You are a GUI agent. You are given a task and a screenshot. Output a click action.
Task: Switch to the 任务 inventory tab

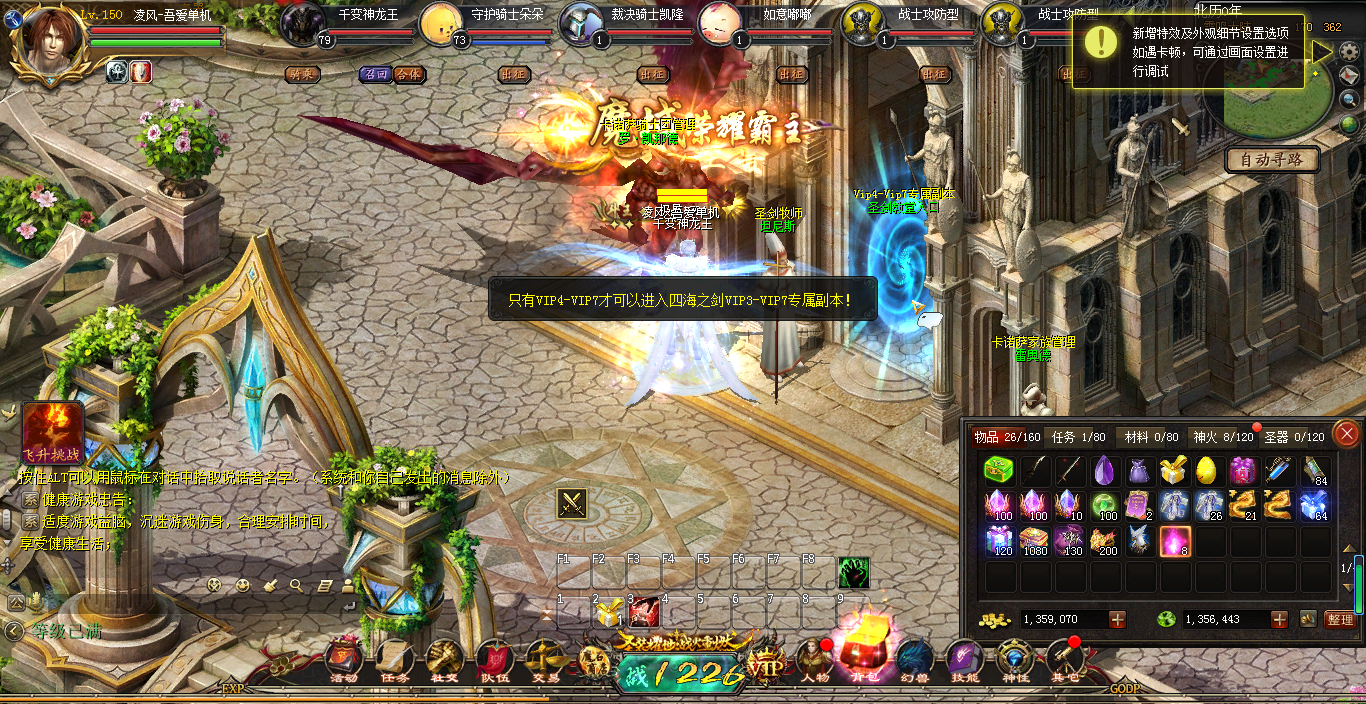1079,437
